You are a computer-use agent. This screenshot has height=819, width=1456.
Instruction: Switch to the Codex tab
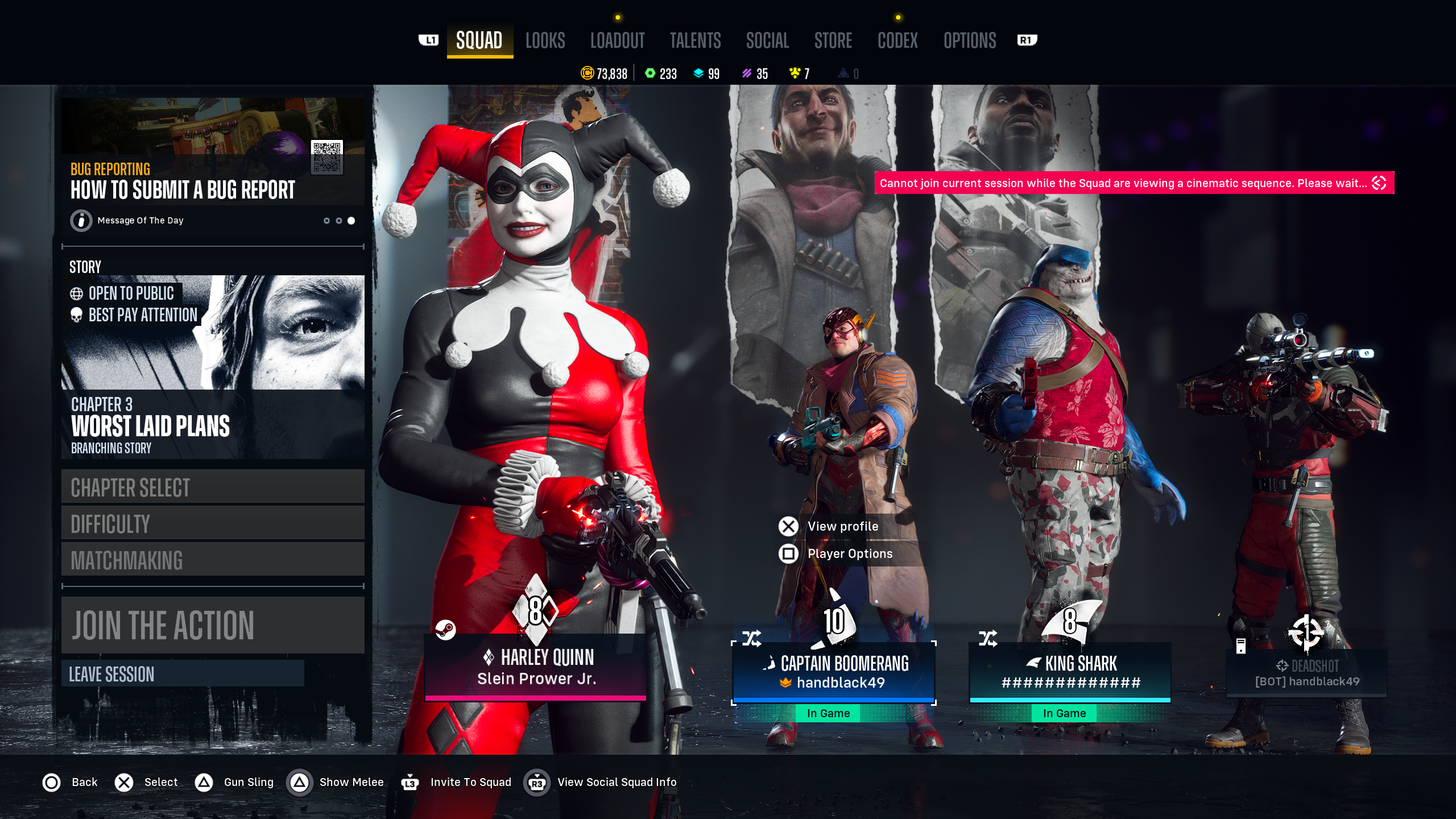tap(897, 40)
